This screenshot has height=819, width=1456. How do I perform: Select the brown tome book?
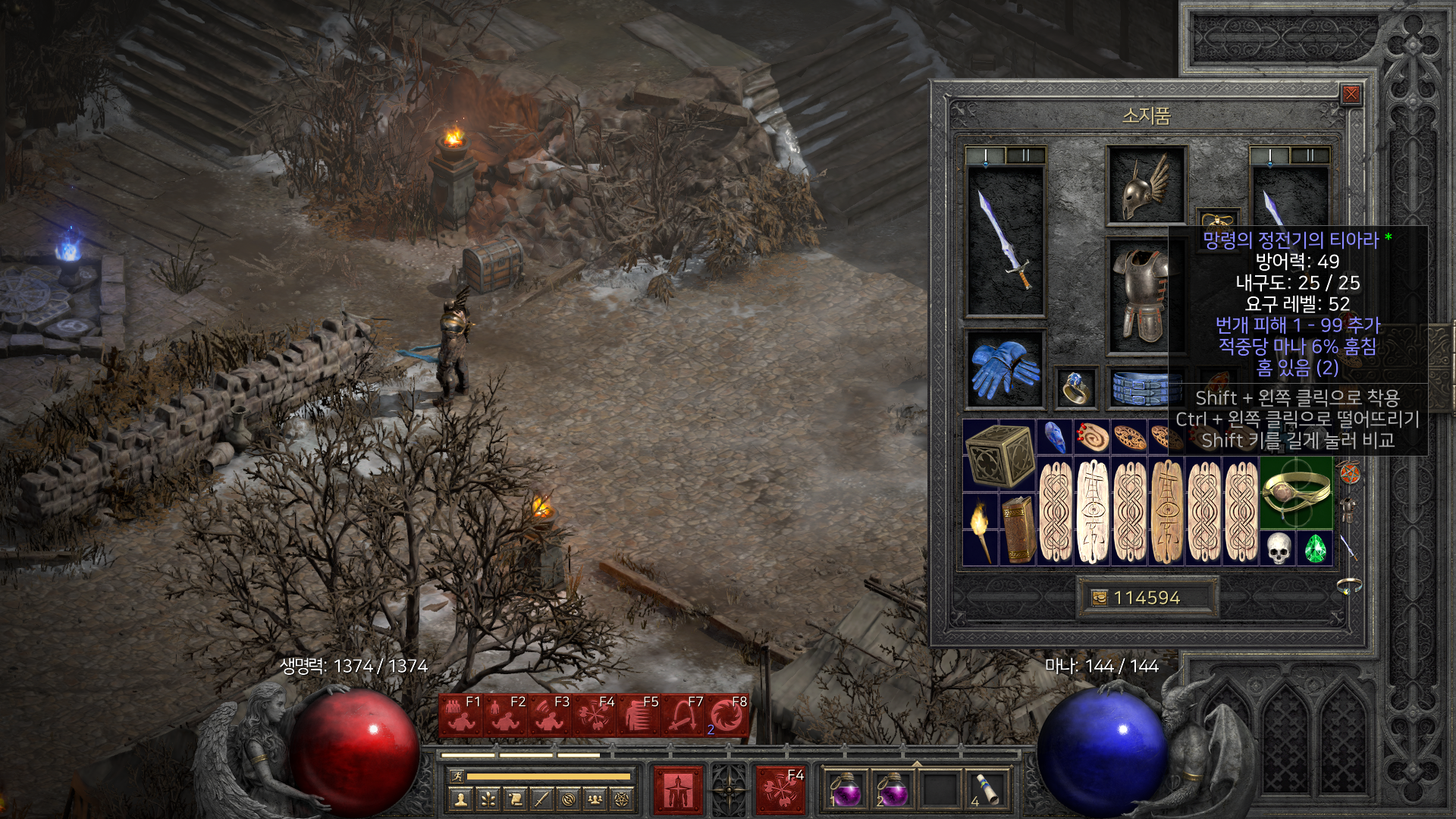tap(1018, 529)
